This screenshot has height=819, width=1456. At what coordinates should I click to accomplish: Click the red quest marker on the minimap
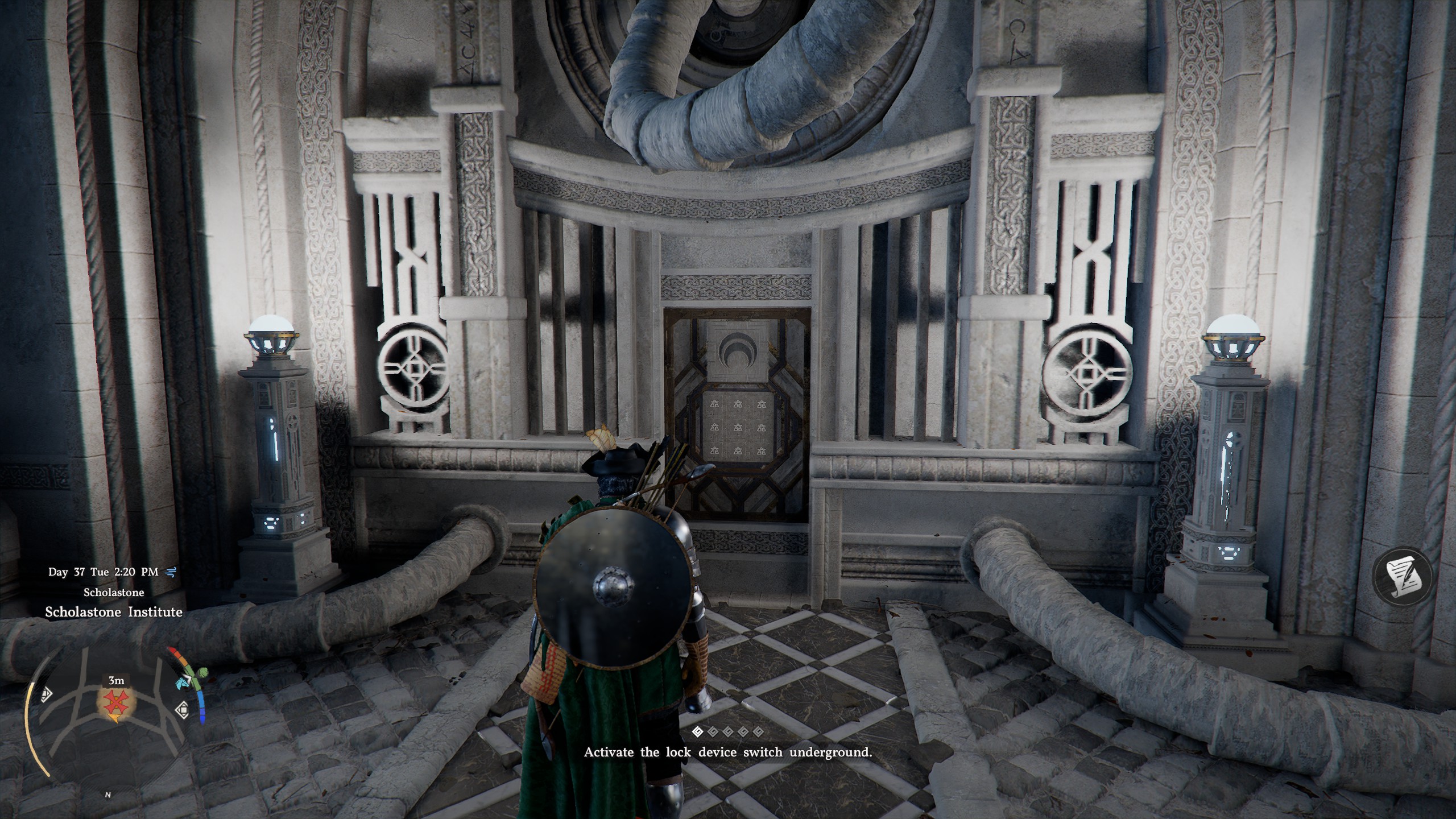click(x=115, y=702)
